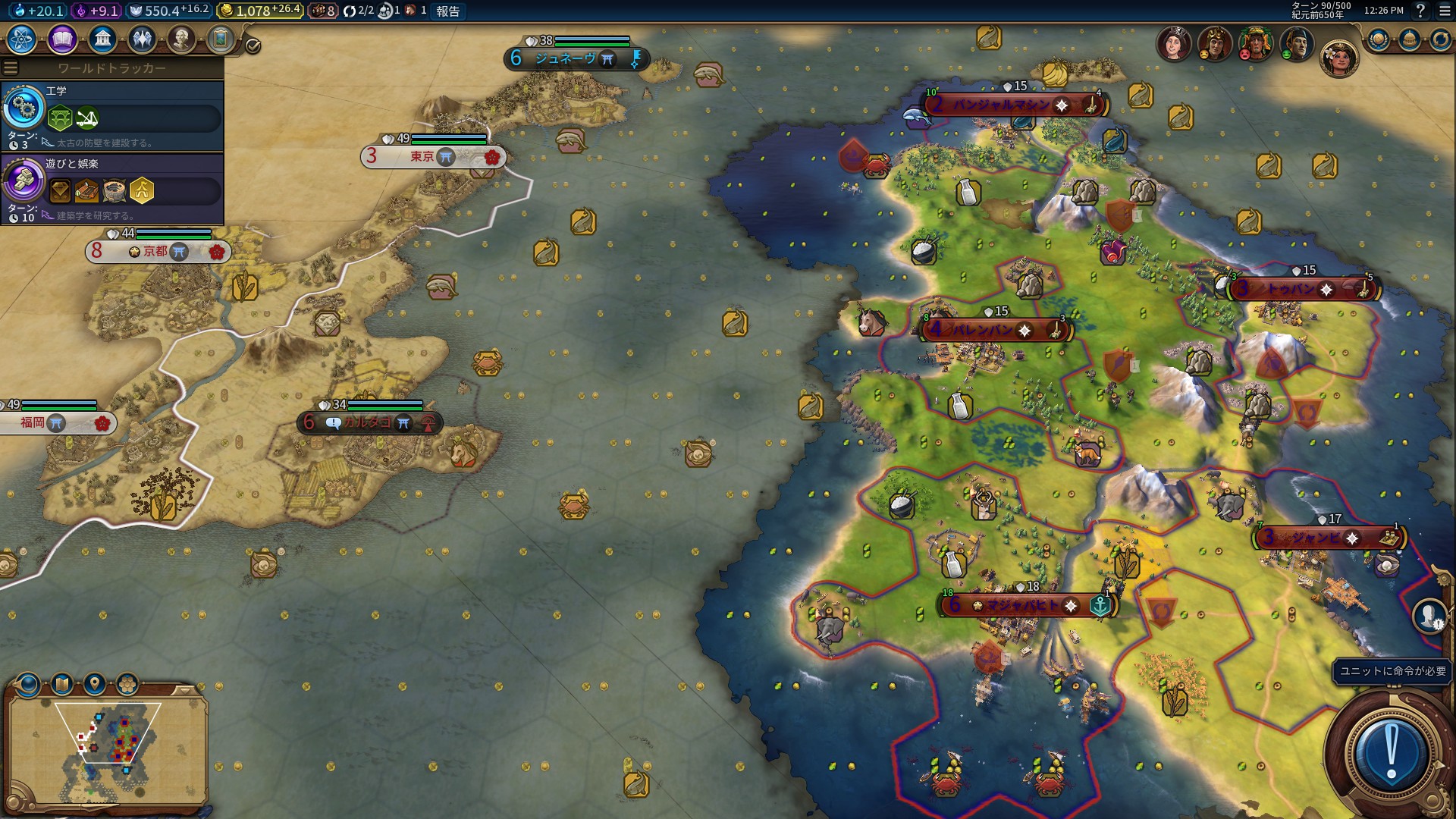Open the 報告 reports button
Screen dimensions: 1456x819
[447, 11]
